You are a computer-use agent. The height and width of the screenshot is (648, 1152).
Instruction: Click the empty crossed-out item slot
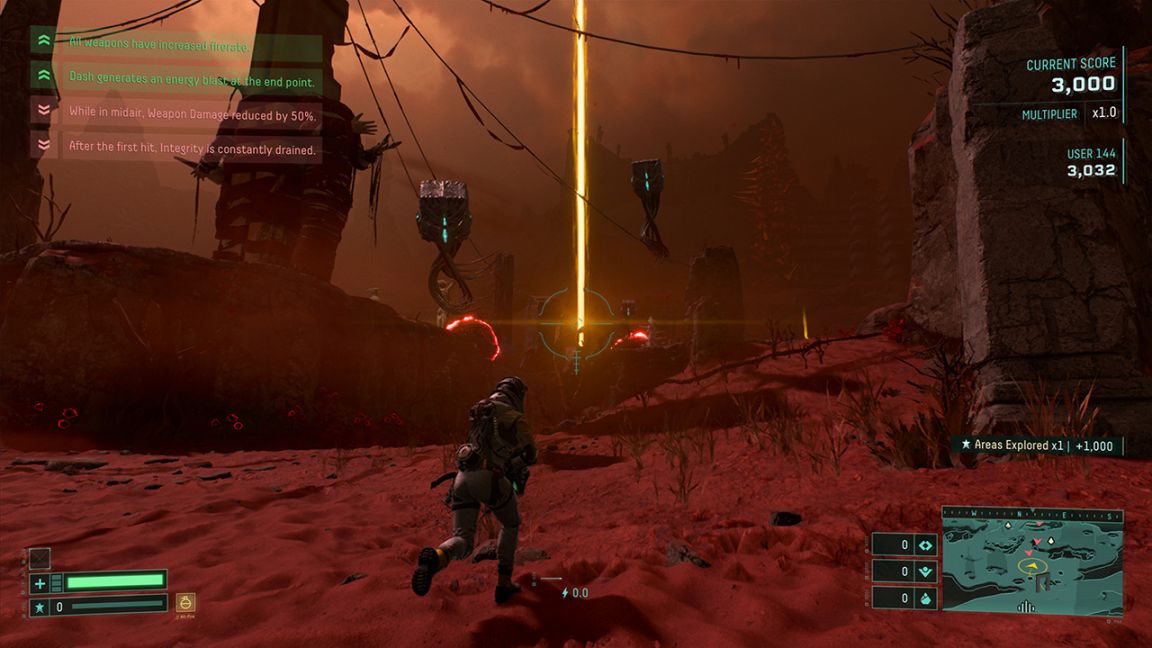coord(40,558)
